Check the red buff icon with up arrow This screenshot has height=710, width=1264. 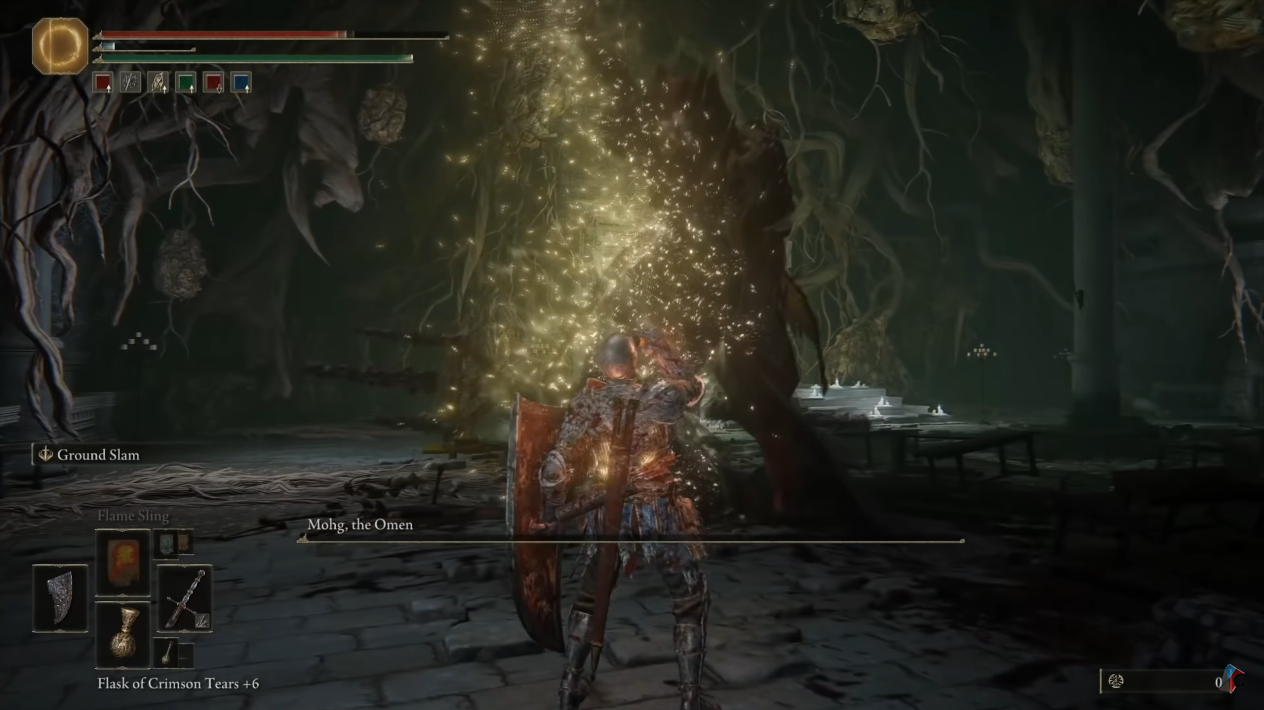coord(103,83)
